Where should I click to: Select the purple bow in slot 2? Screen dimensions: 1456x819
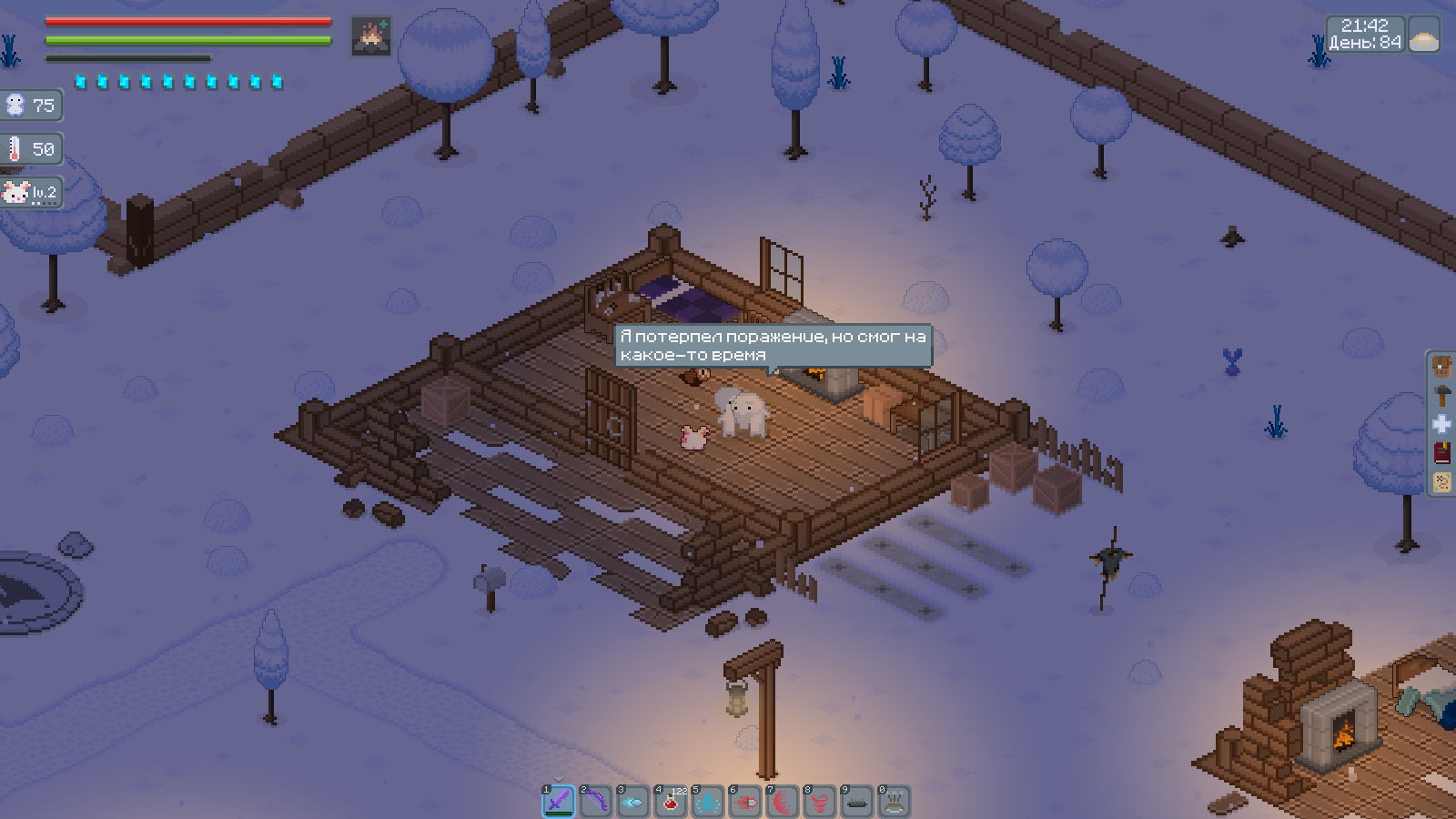click(596, 802)
